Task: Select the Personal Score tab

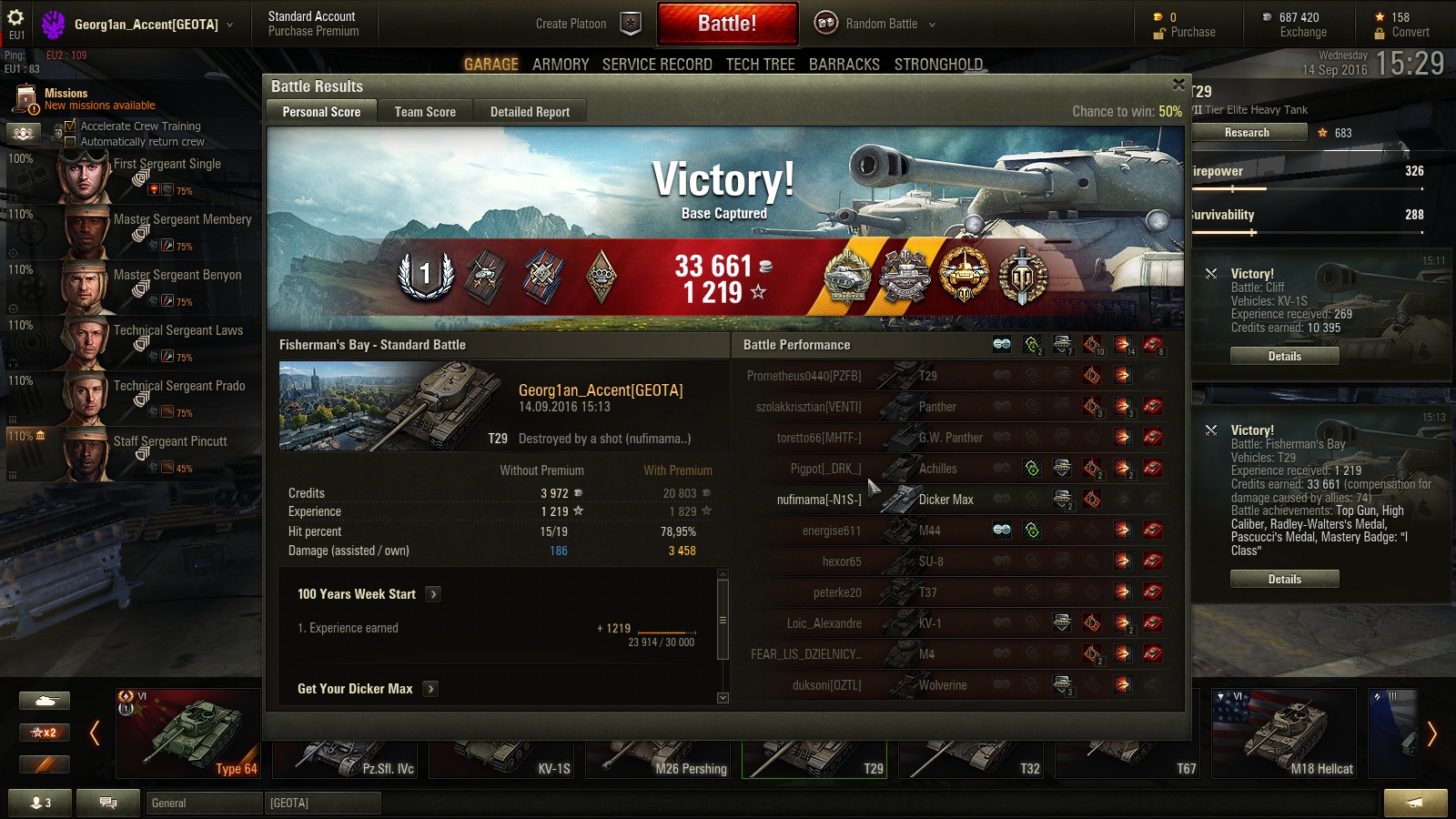Action: pos(321,112)
